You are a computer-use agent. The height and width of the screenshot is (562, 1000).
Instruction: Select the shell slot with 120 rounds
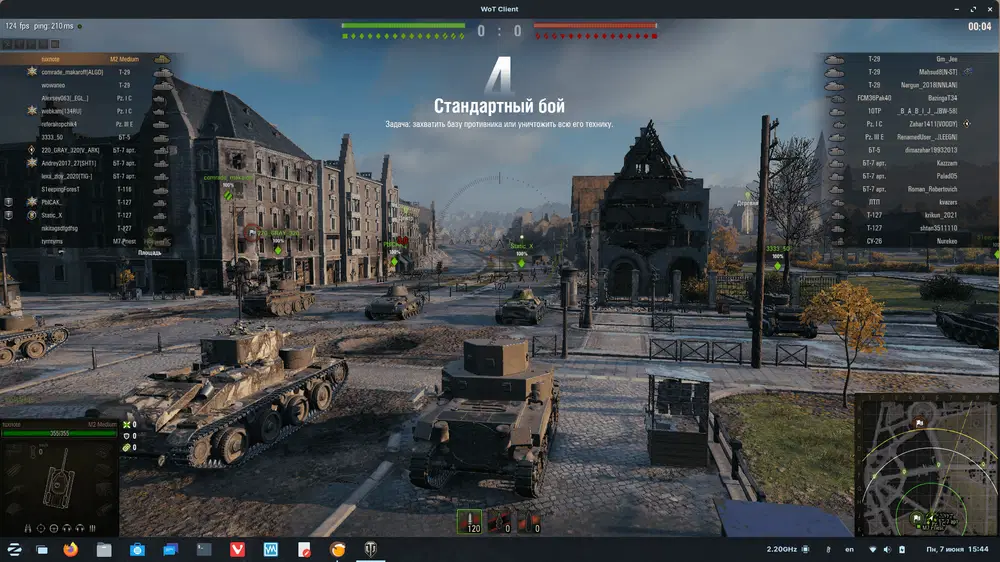pyautogui.click(x=469, y=521)
